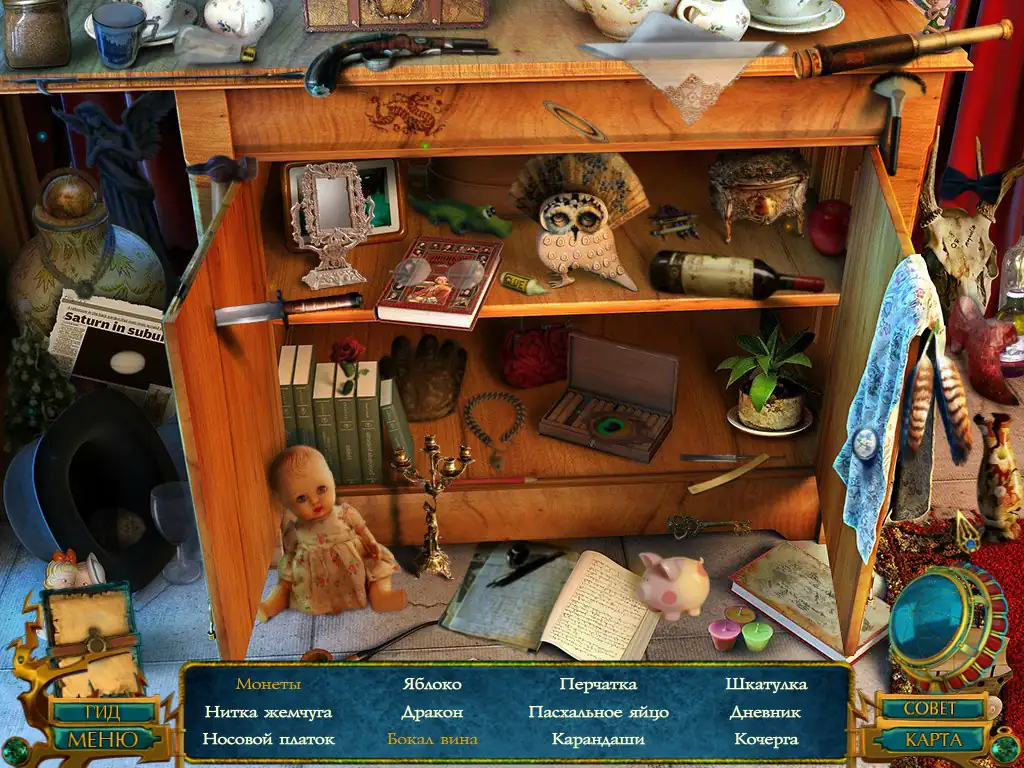Choose Карандаши in the item list
Screen dimensions: 1024x768
tap(598, 740)
